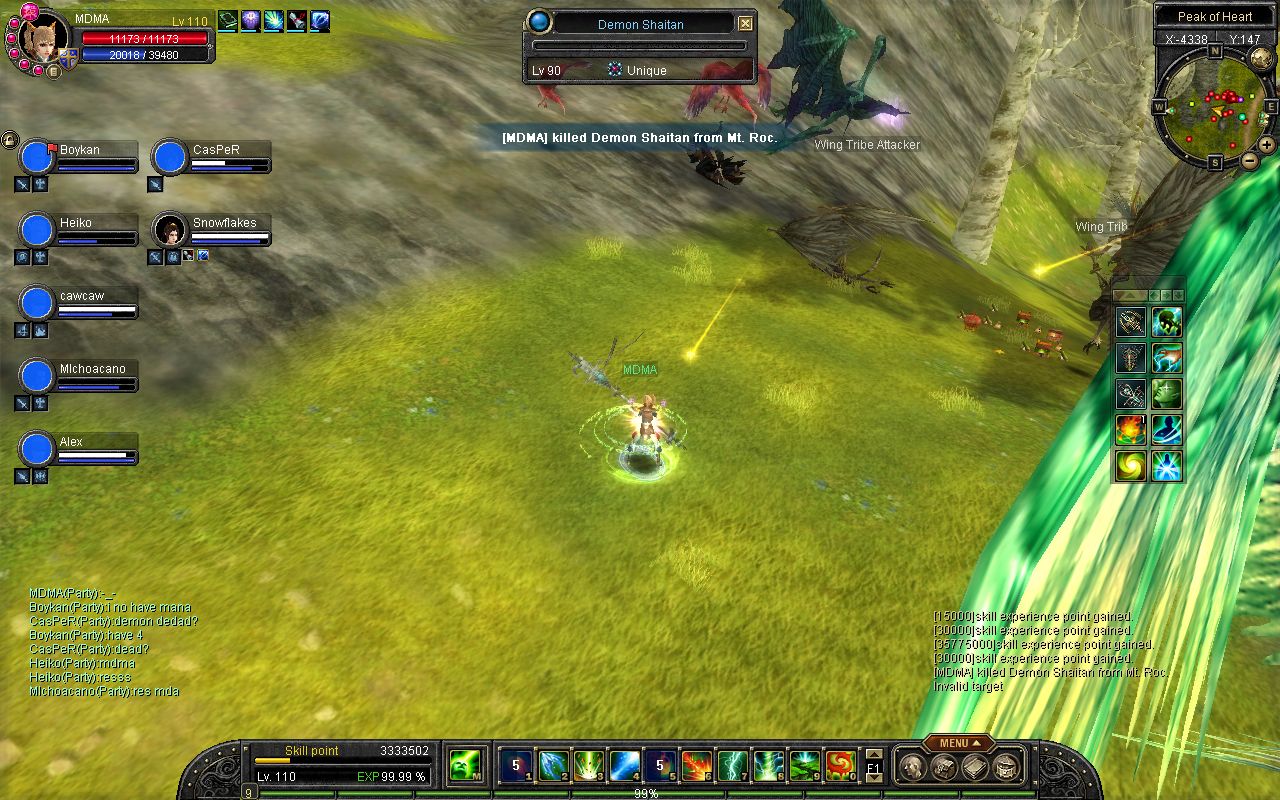Click the green face icon beside the hotbar
Image resolution: width=1280 pixels, height=800 pixels.
[465, 766]
